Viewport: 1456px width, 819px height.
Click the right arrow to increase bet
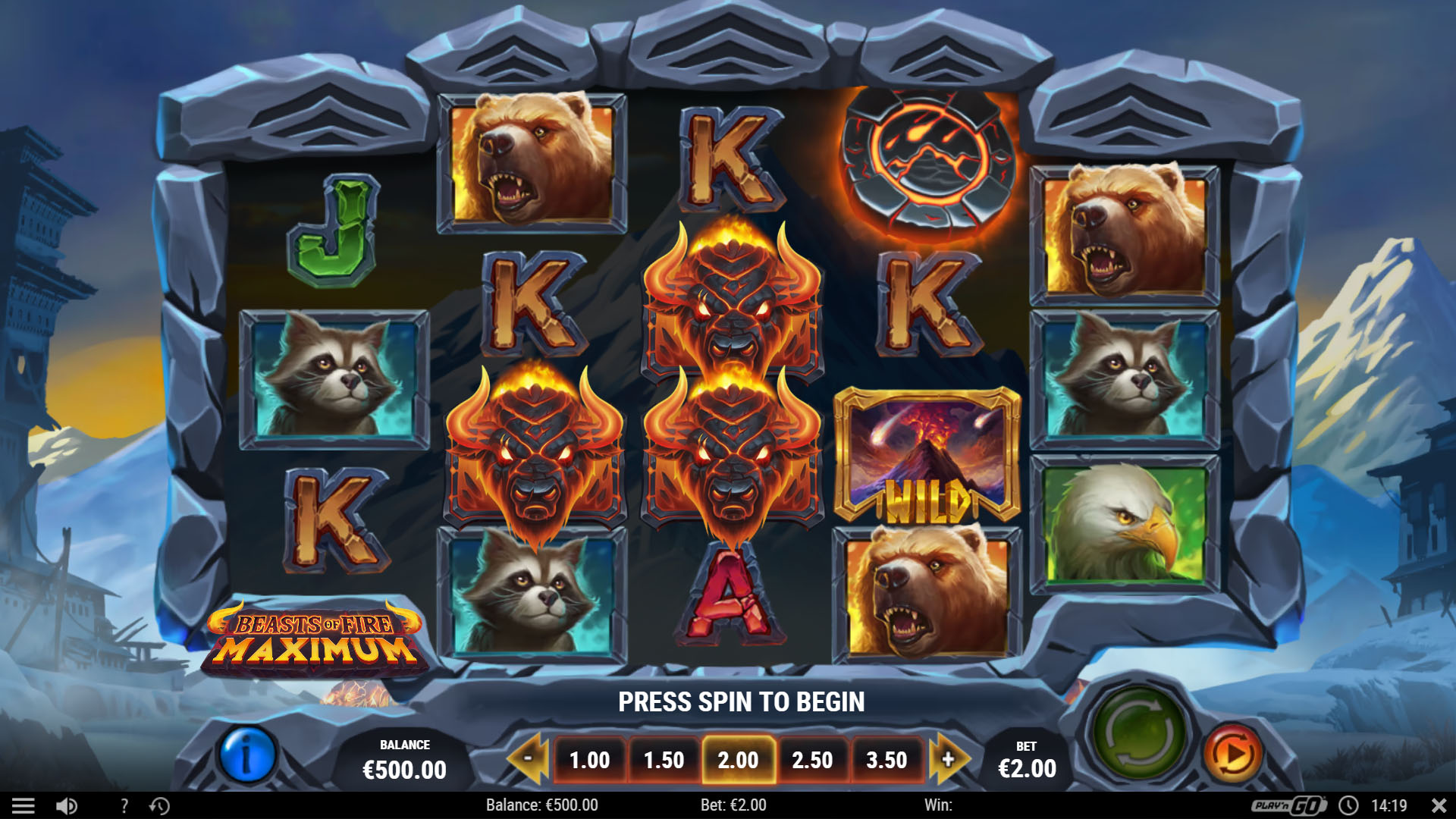949,759
